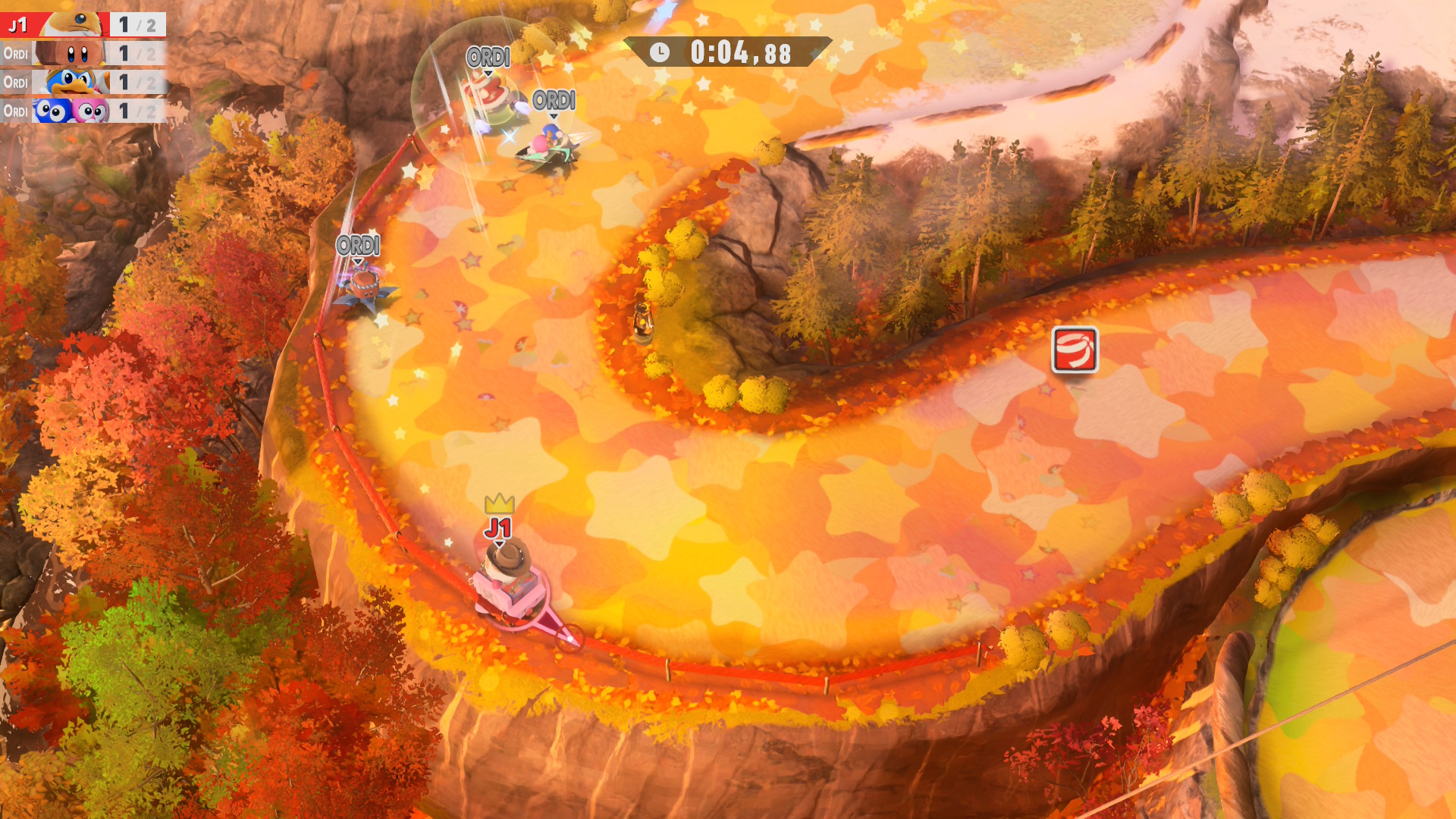Expand the ORDI nametag above the top-left racer
Viewport: 1456px width, 819px height.
[x=488, y=55]
